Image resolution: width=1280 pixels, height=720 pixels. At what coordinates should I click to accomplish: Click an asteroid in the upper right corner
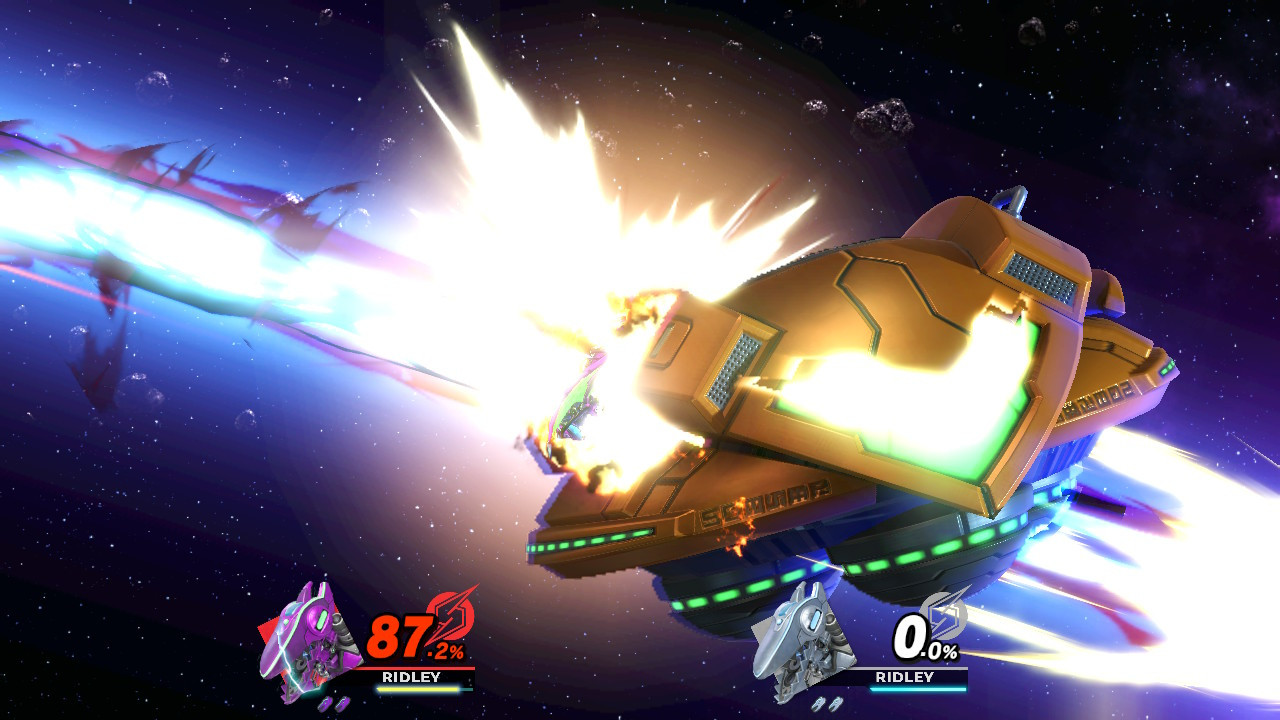(1030, 30)
